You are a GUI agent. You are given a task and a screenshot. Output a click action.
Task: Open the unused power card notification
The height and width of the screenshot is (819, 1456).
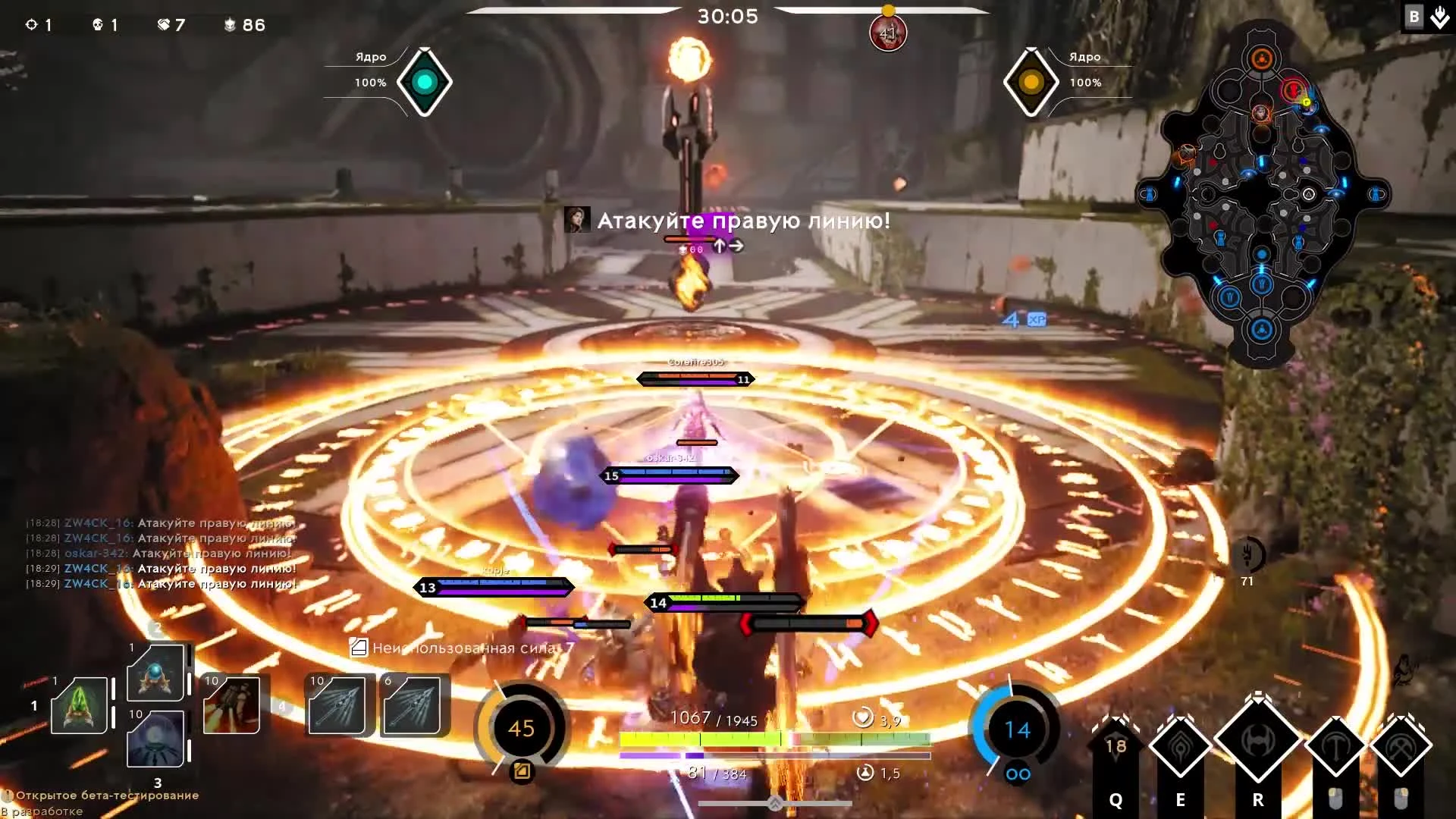pyautogui.click(x=463, y=648)
